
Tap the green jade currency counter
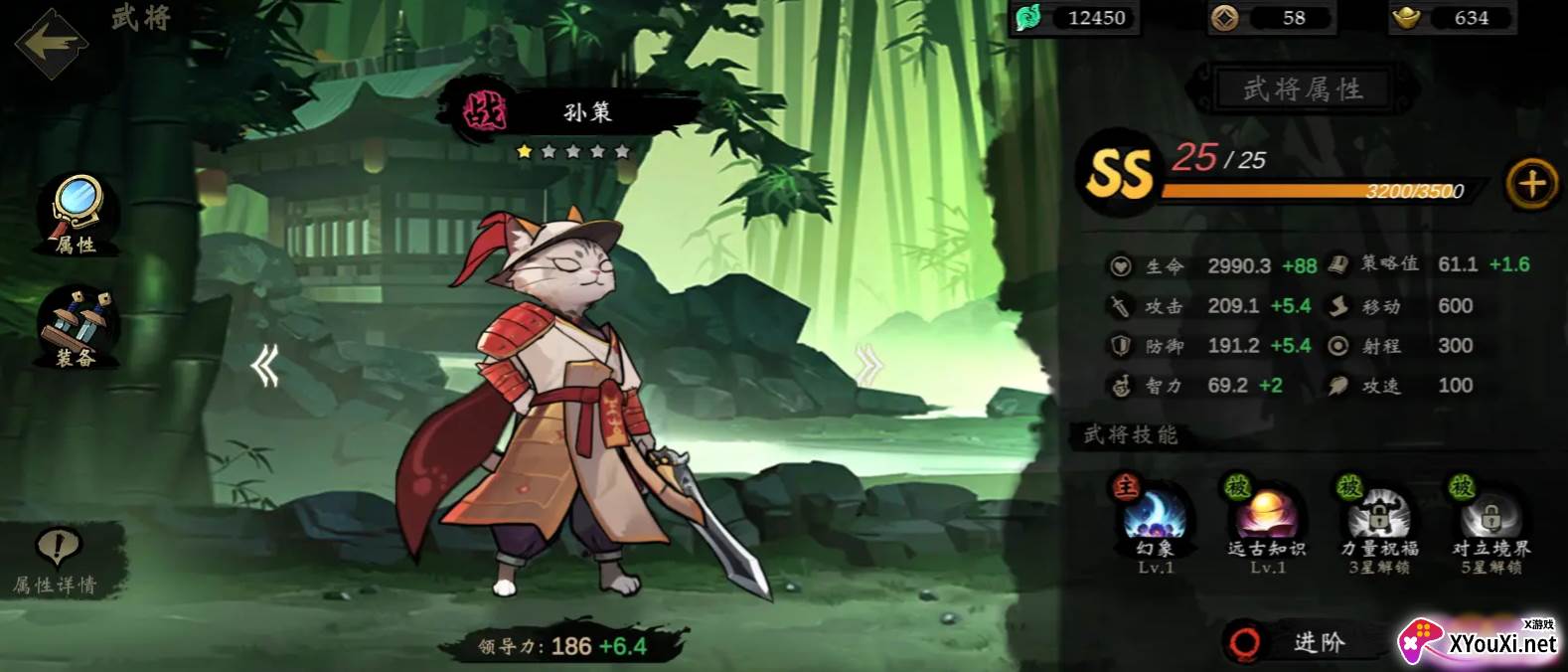click(x=1075, y=18)
